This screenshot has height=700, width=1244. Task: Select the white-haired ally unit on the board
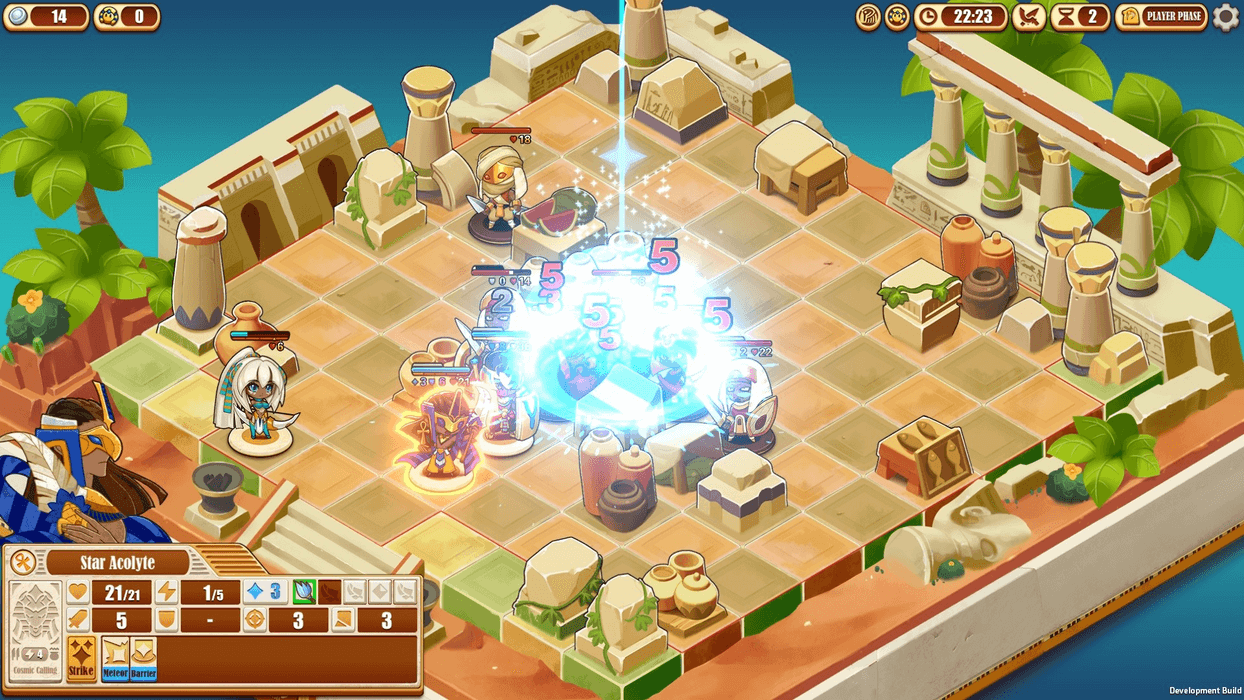256,400
